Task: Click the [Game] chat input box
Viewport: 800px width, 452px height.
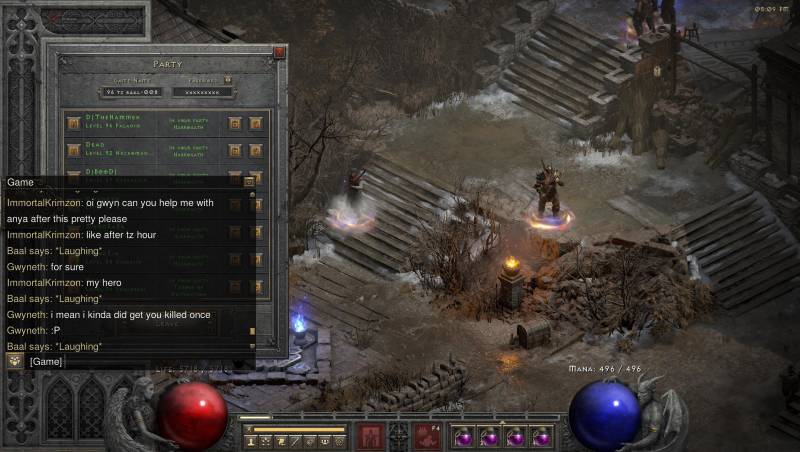Action: pos(140,361)
